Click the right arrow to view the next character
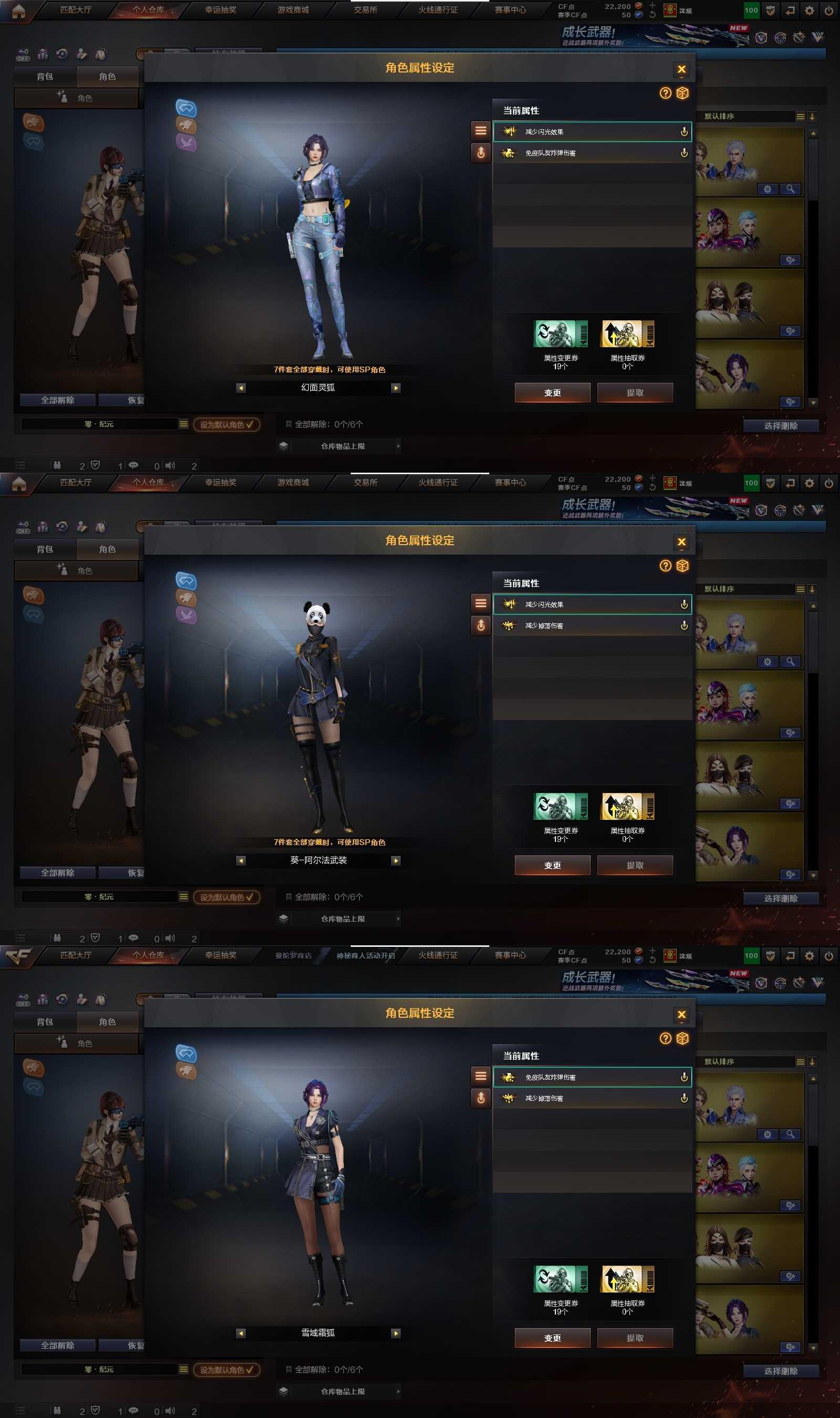The image size is (840, 1418). coord(396,388)
